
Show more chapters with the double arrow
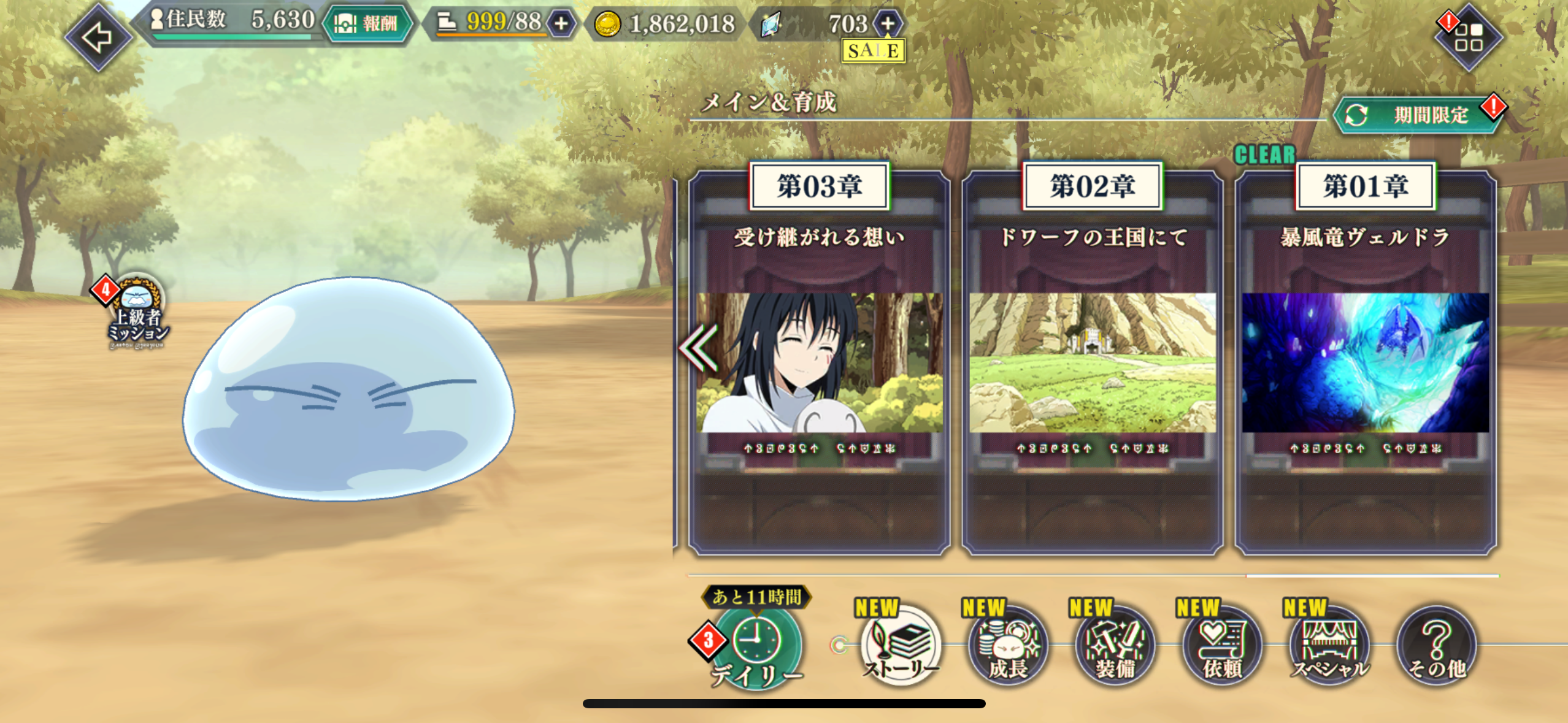(698, 347)
